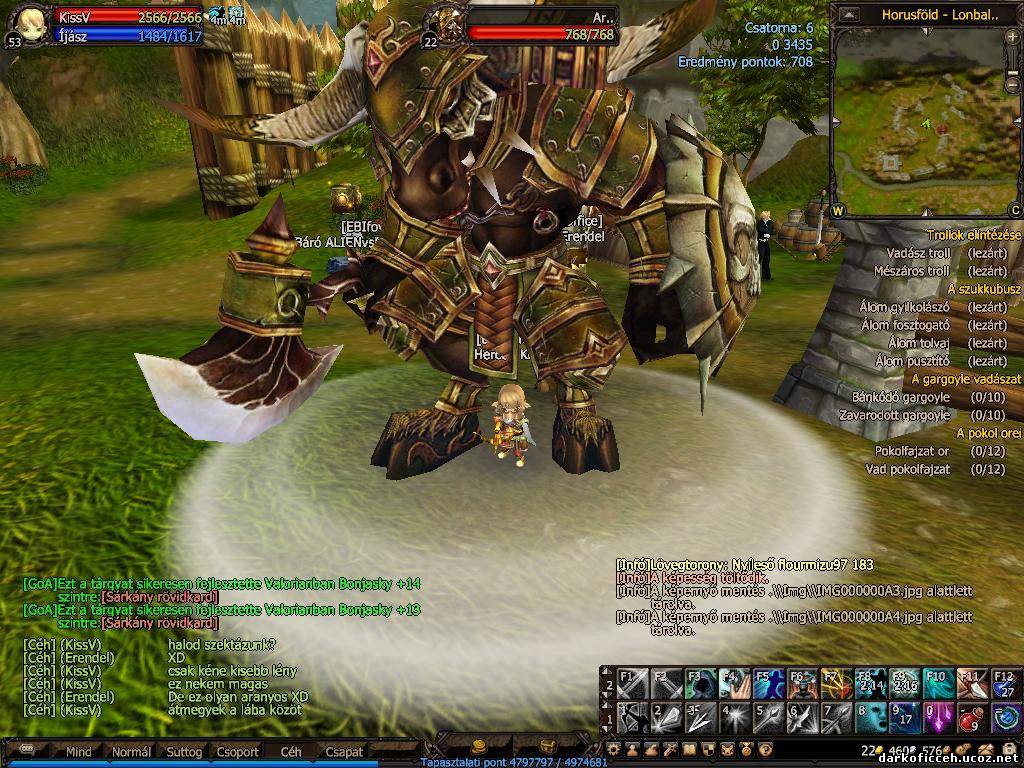Switch chat to the Mind tab

(78, 751)
